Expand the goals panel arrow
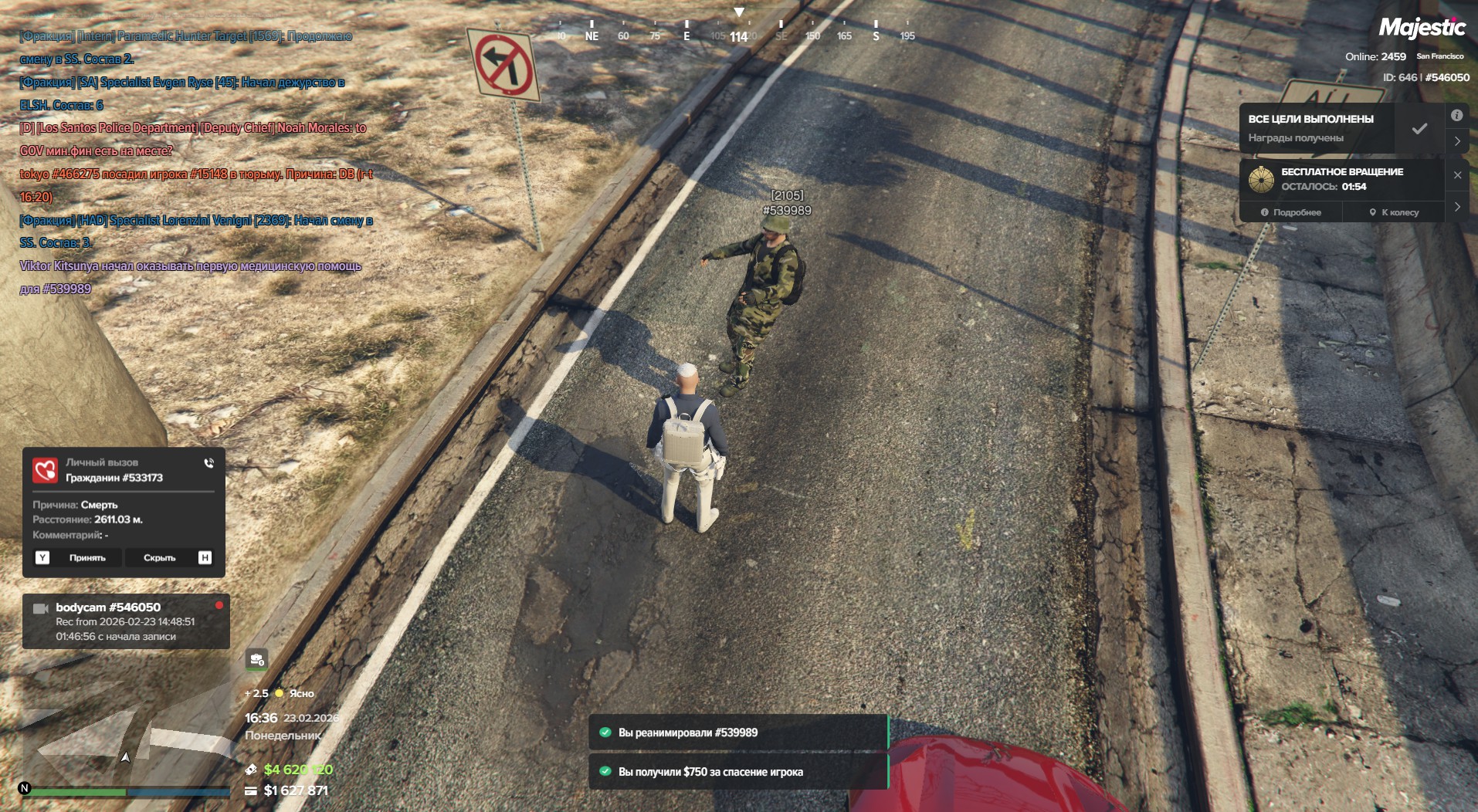Screen dimensions: 1478x812 click(1457, 141)
